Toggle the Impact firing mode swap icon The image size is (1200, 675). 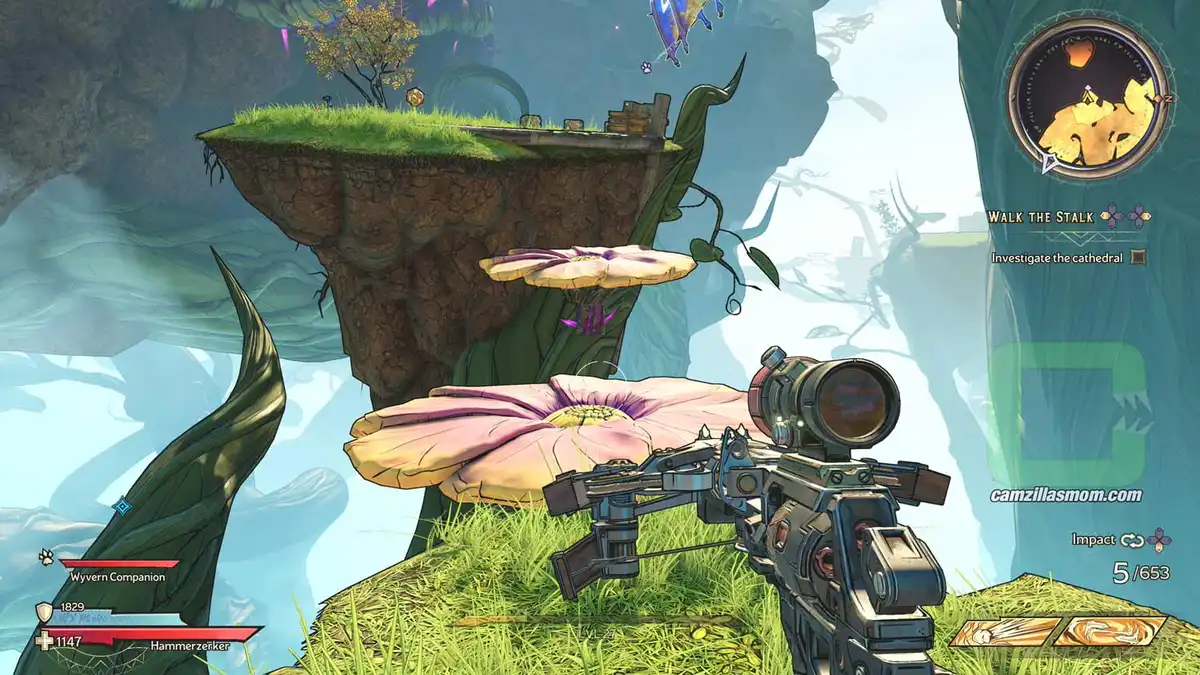pyautogui.click(x=1131, y=540)
